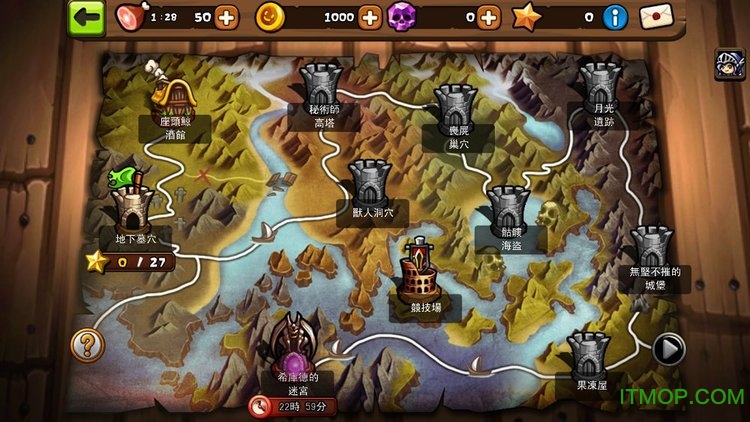750x422 pixels.
Task: Buy more gold coins with plus button
Action: (371, 17)
